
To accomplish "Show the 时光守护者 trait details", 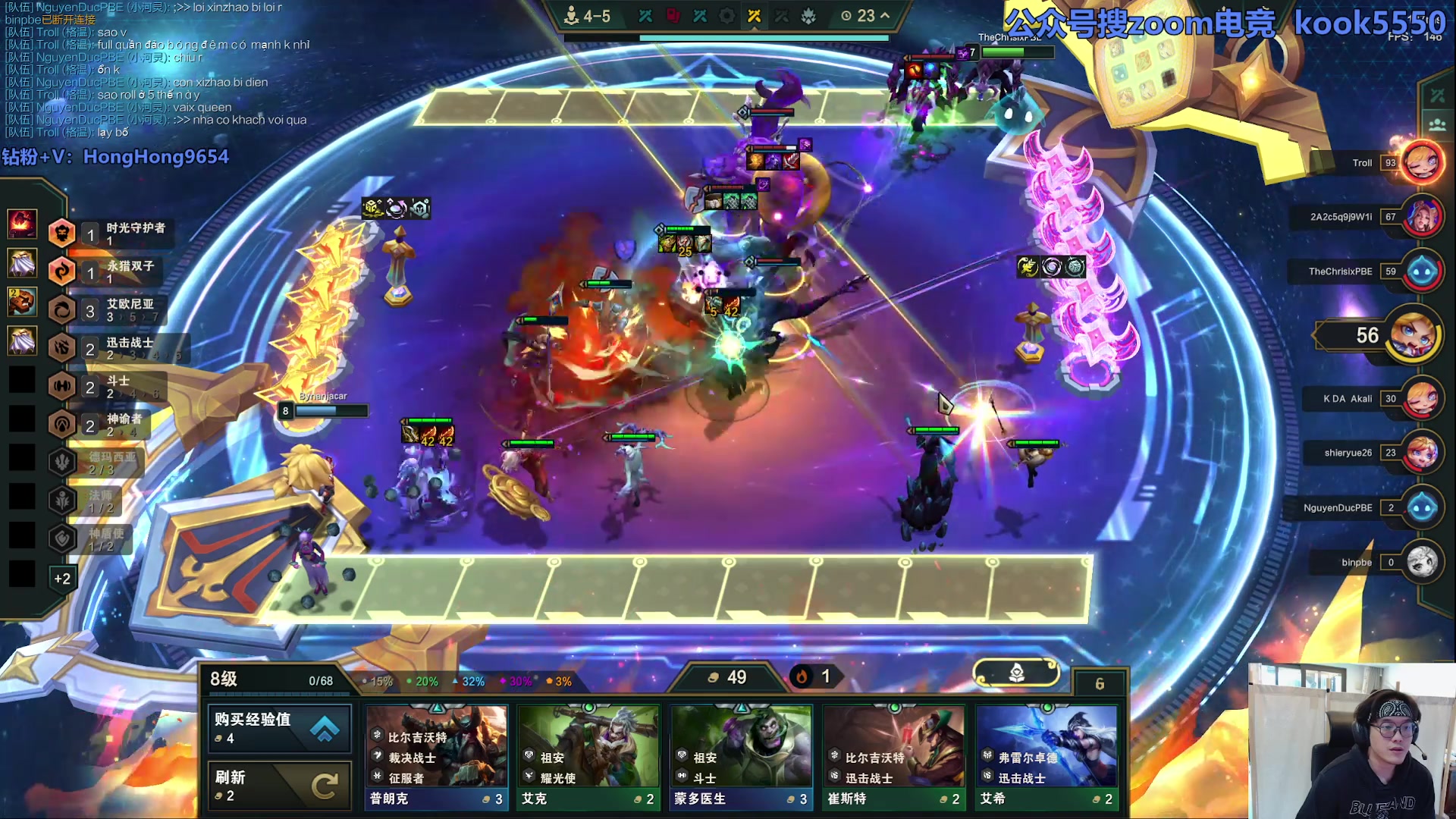I will (x=114, y=233).
